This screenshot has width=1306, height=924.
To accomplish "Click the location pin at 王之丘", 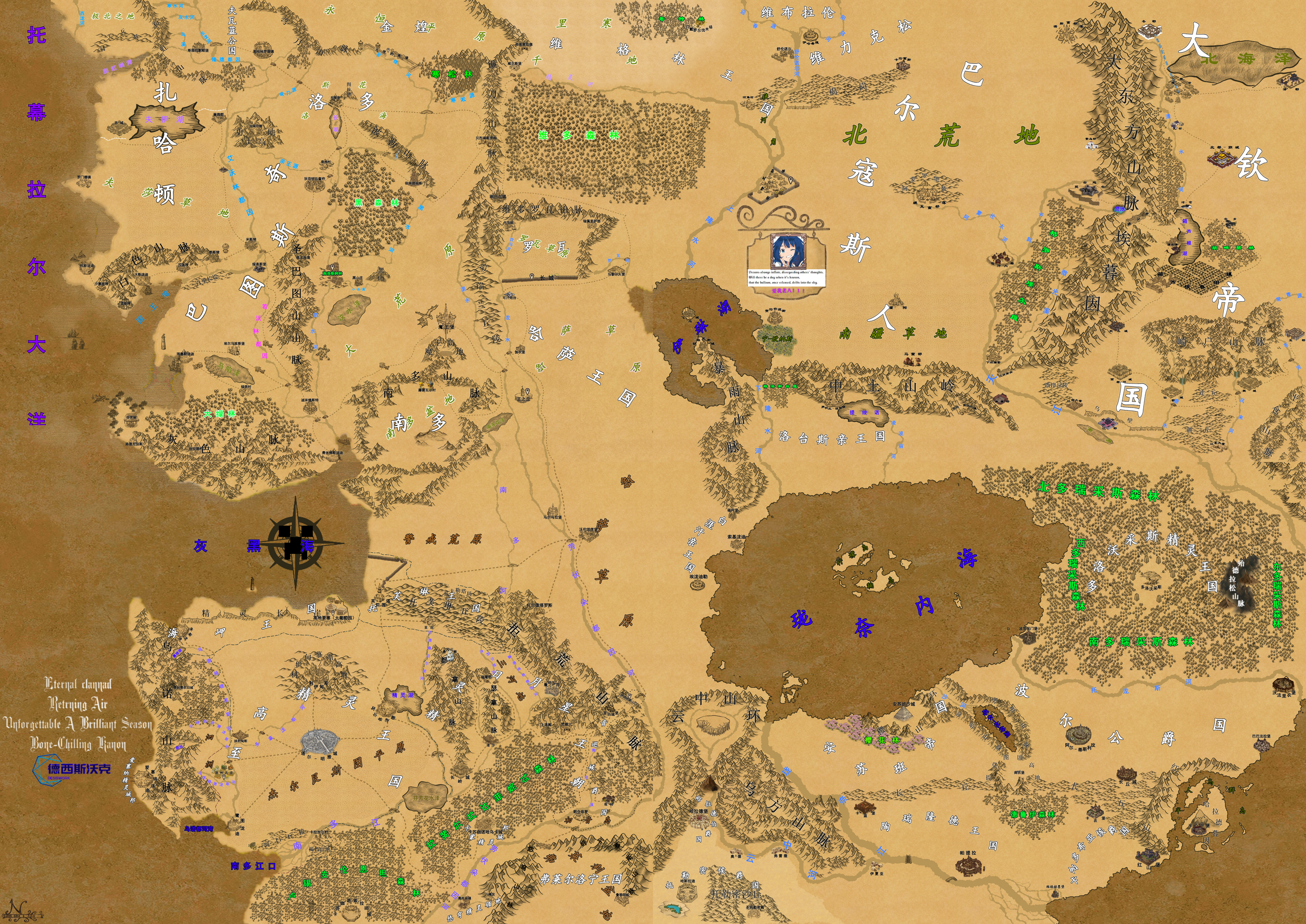I will [x=528, y=392].
